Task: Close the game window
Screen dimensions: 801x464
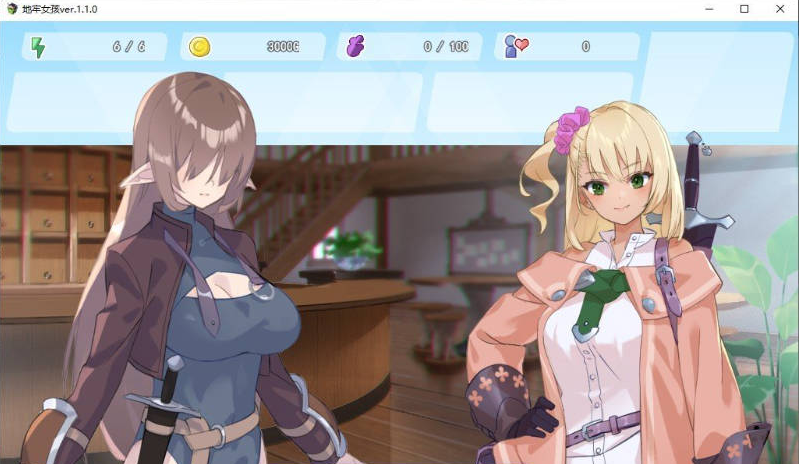Action: click(x=777, y=9)
